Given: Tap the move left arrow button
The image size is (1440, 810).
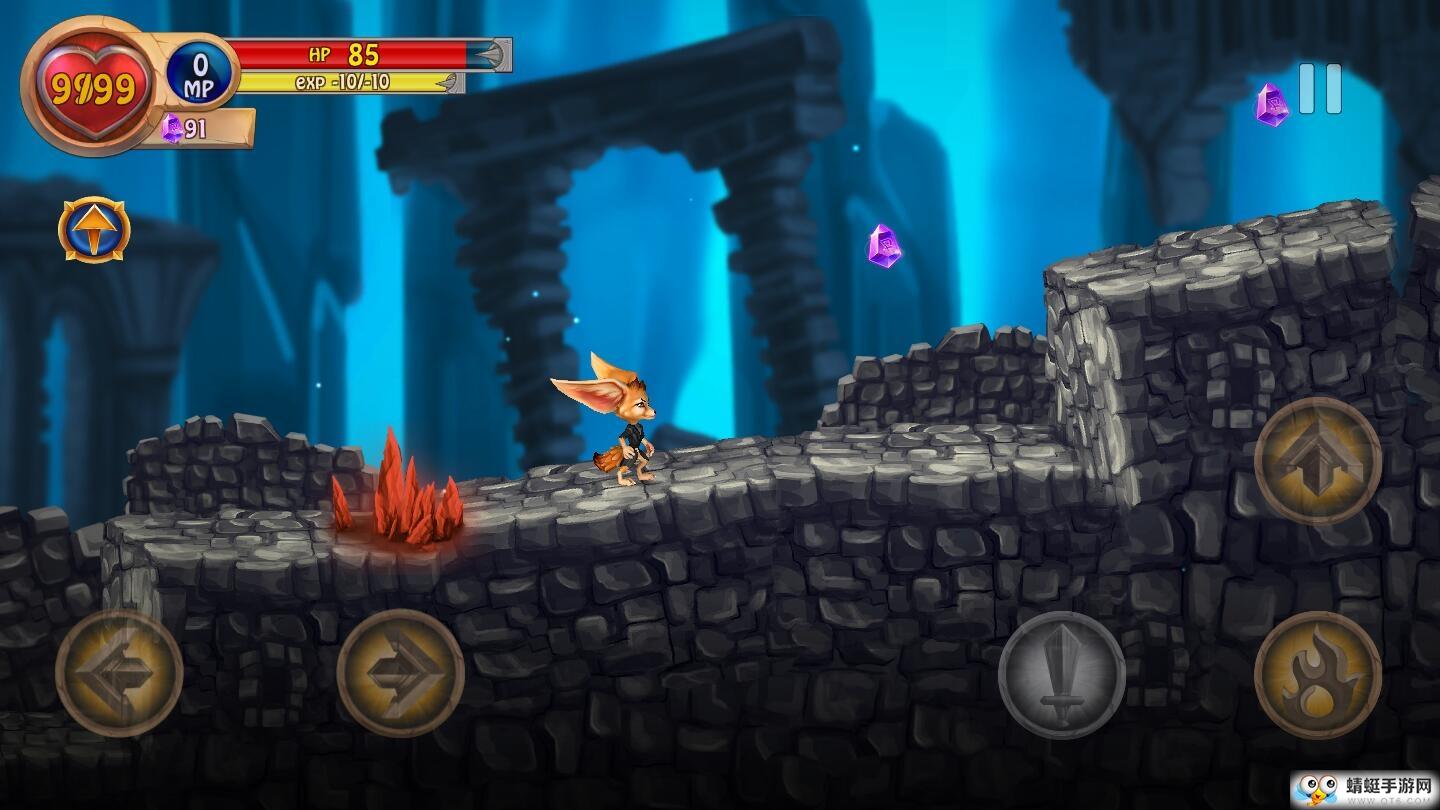Looking at the screenshot, I should coord(119,673).
